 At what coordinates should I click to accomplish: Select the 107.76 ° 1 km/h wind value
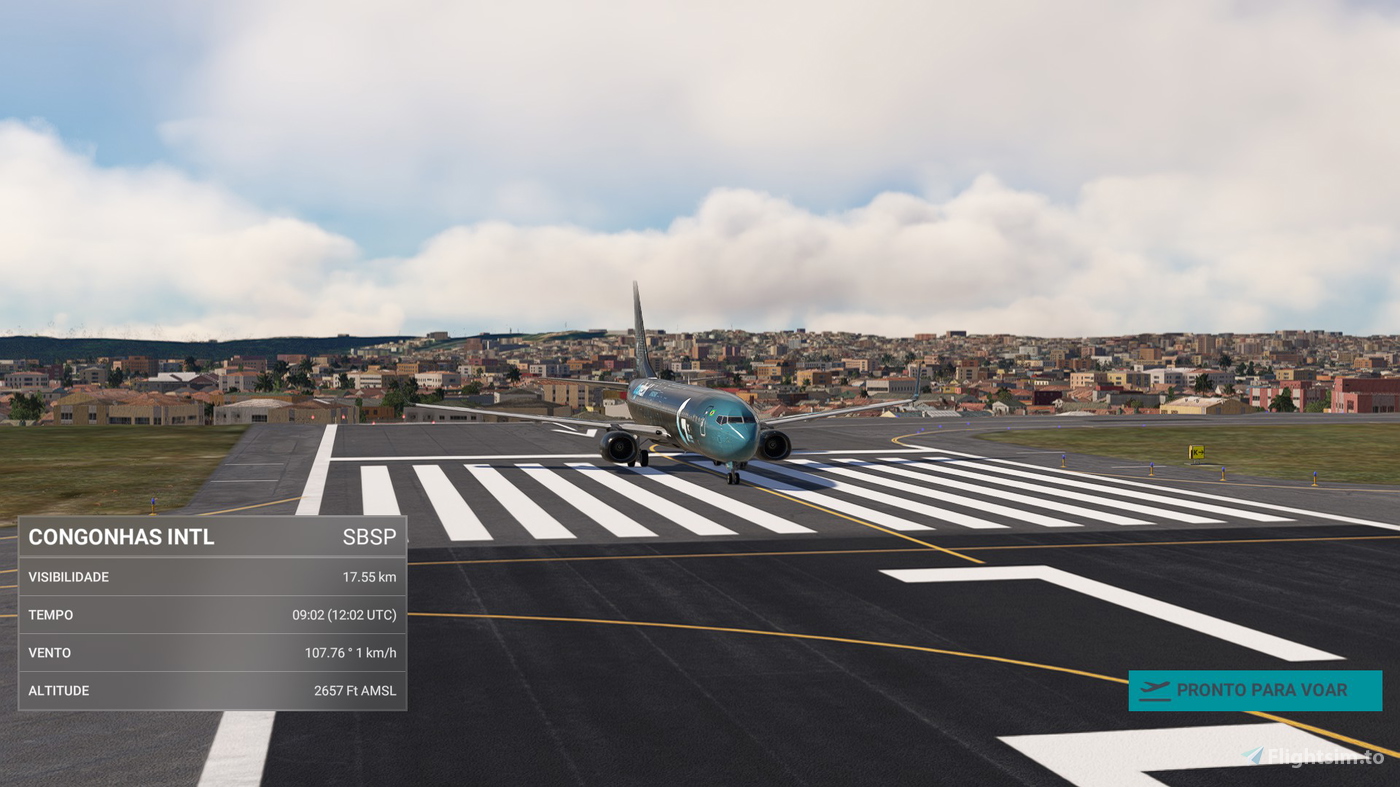[x=350, y=652]
